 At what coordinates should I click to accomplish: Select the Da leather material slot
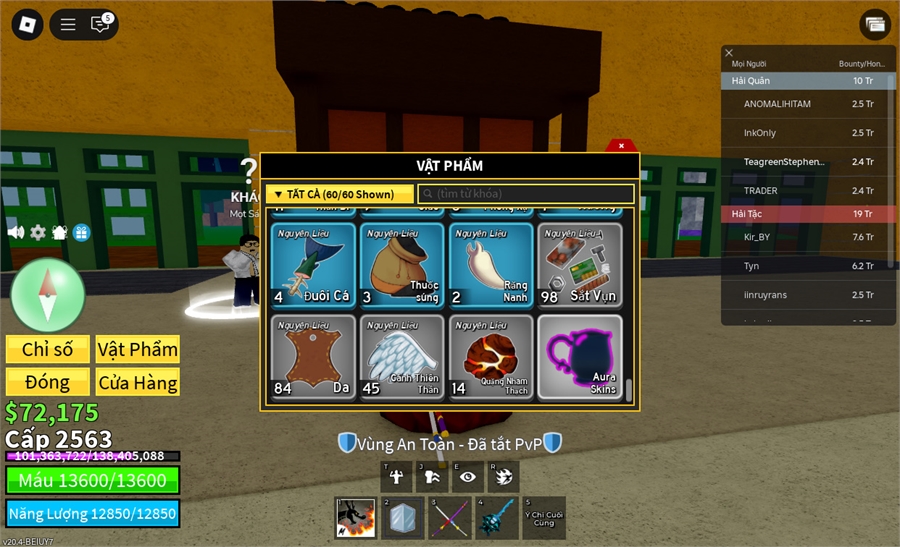[313, 357]
